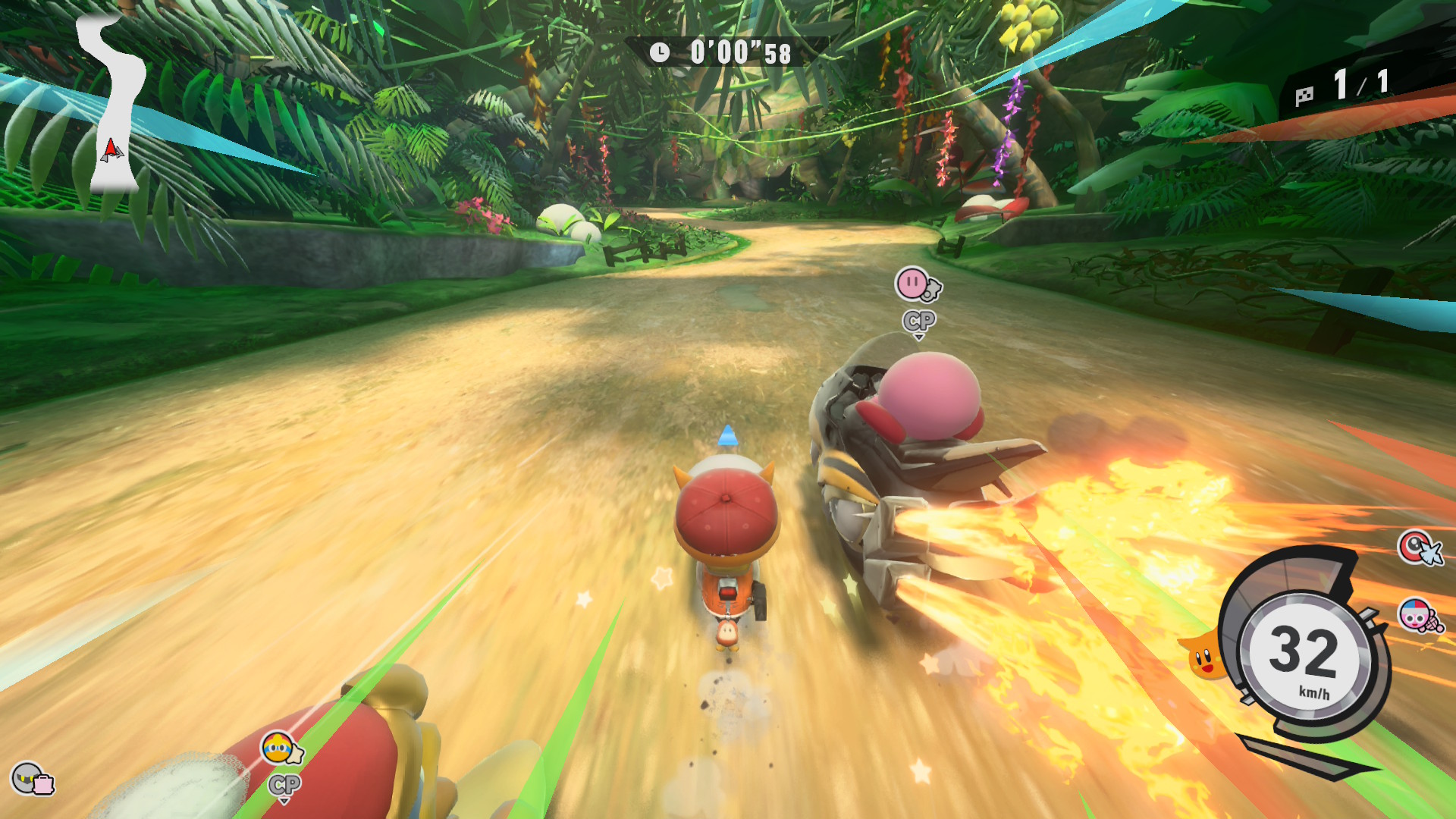Click the pink rider icon with striped cap

click(1418, 615)
